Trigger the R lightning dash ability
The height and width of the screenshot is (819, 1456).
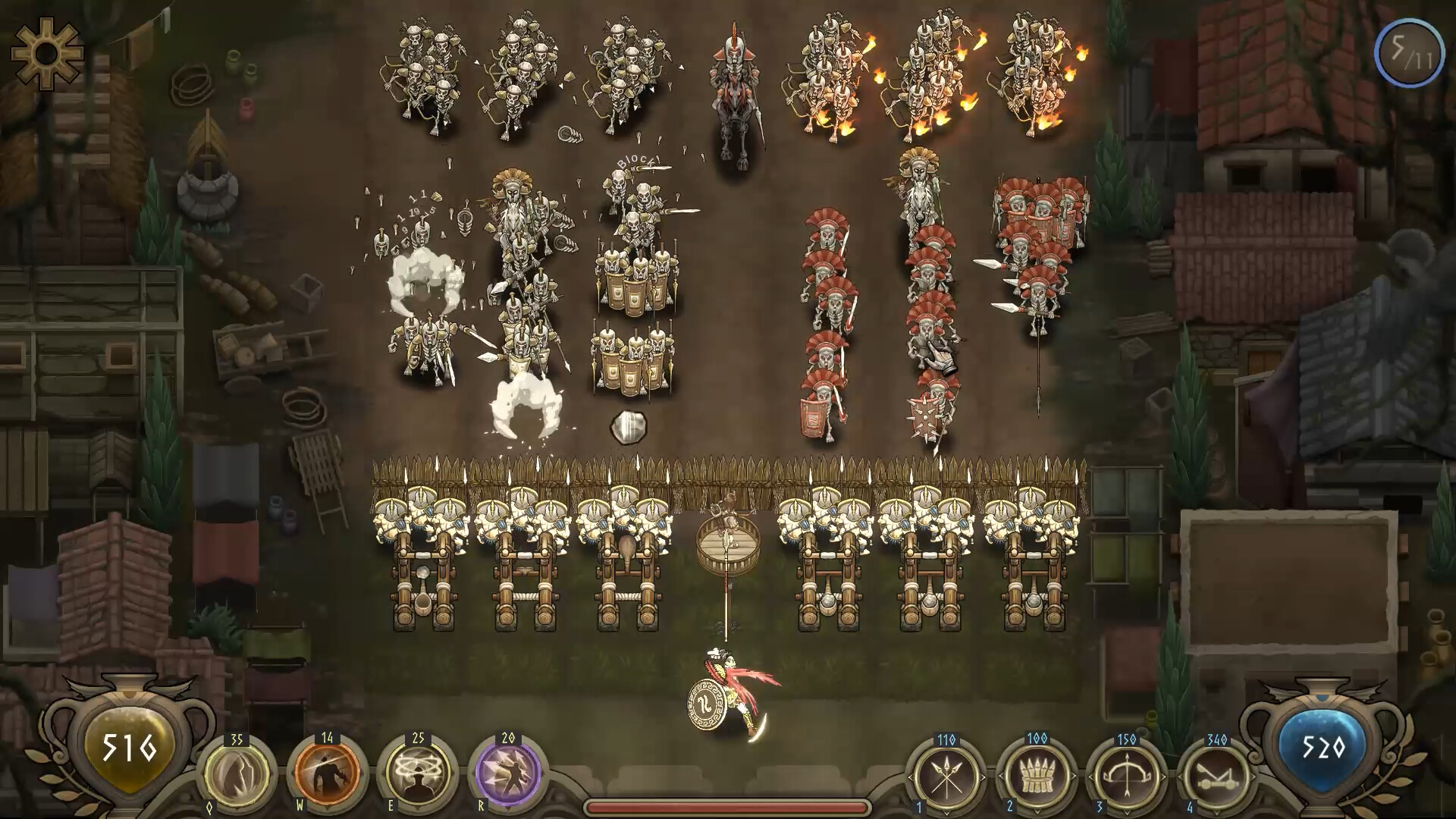(500, 775)
